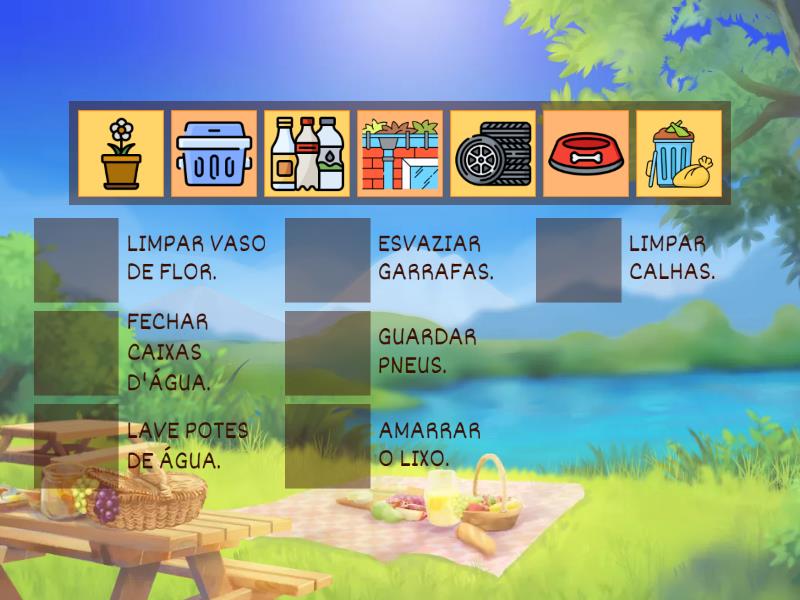Viewport: 800px width, 600px height.
Task: Pick the stacked tires tile
Action: point(493,153)
